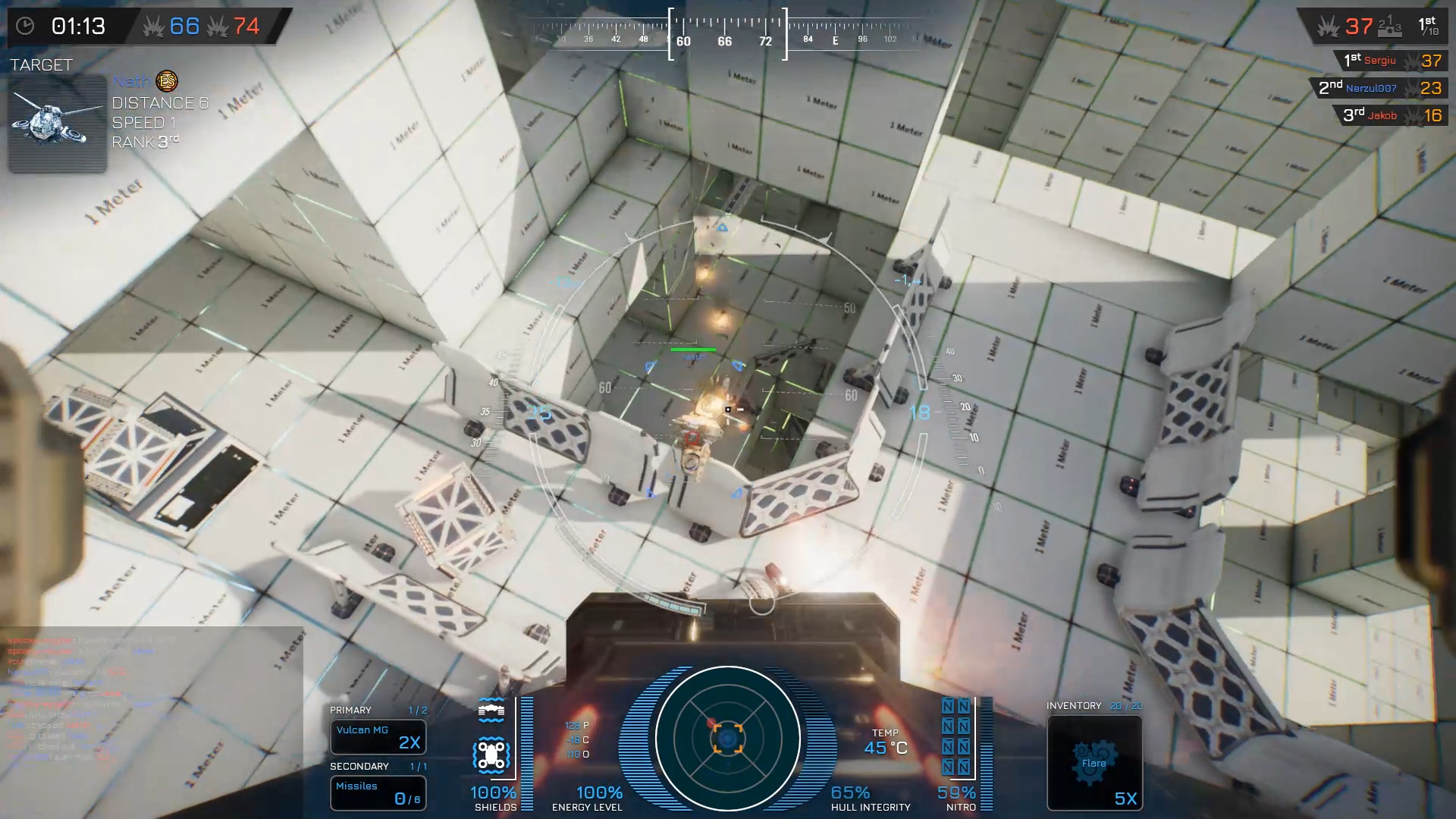Click the water/shields wave icon above the shield bar
The image size is (1456, 819).
(493, 711)
